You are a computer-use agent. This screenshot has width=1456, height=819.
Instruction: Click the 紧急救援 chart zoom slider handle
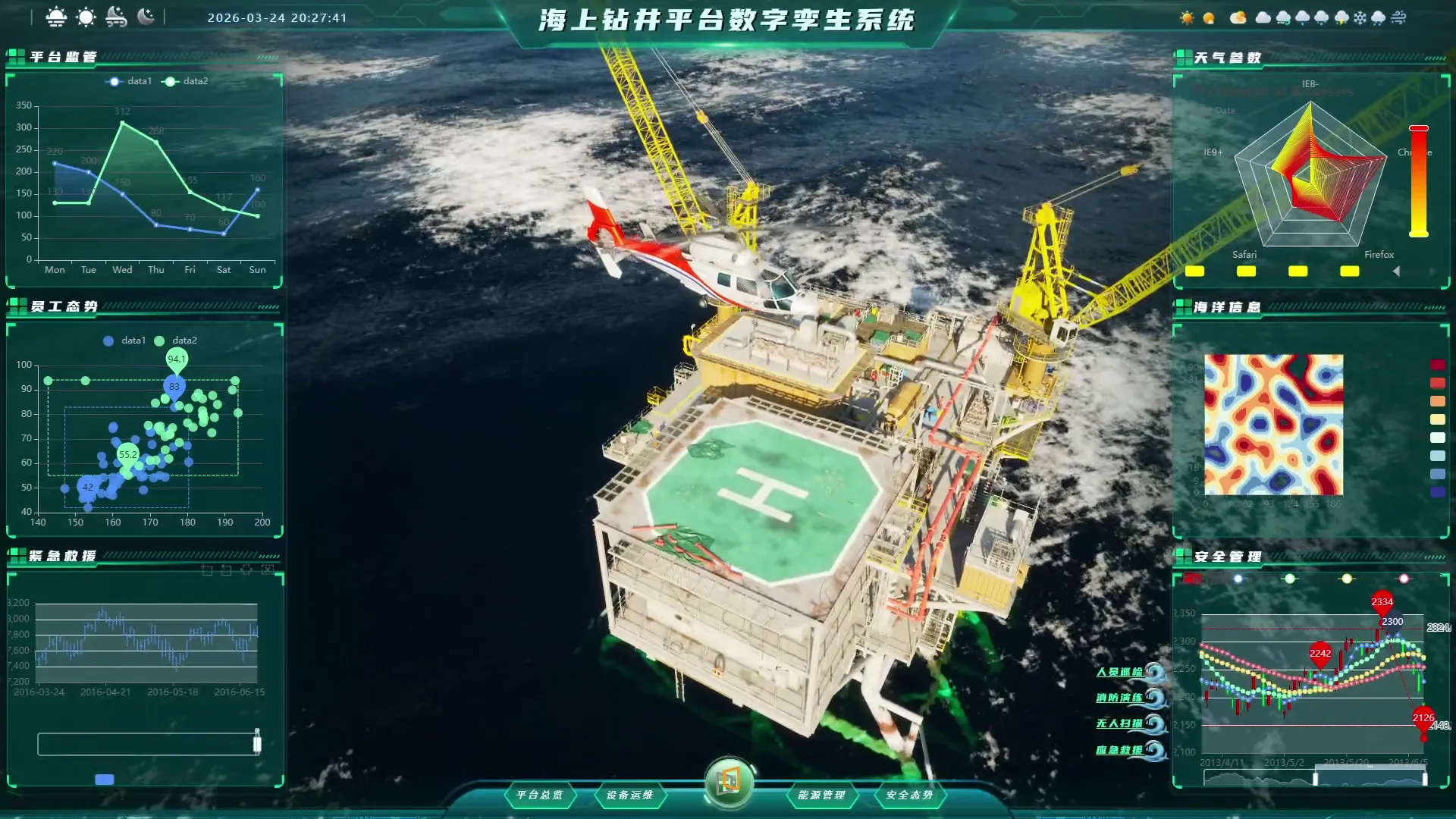(257, 743)
